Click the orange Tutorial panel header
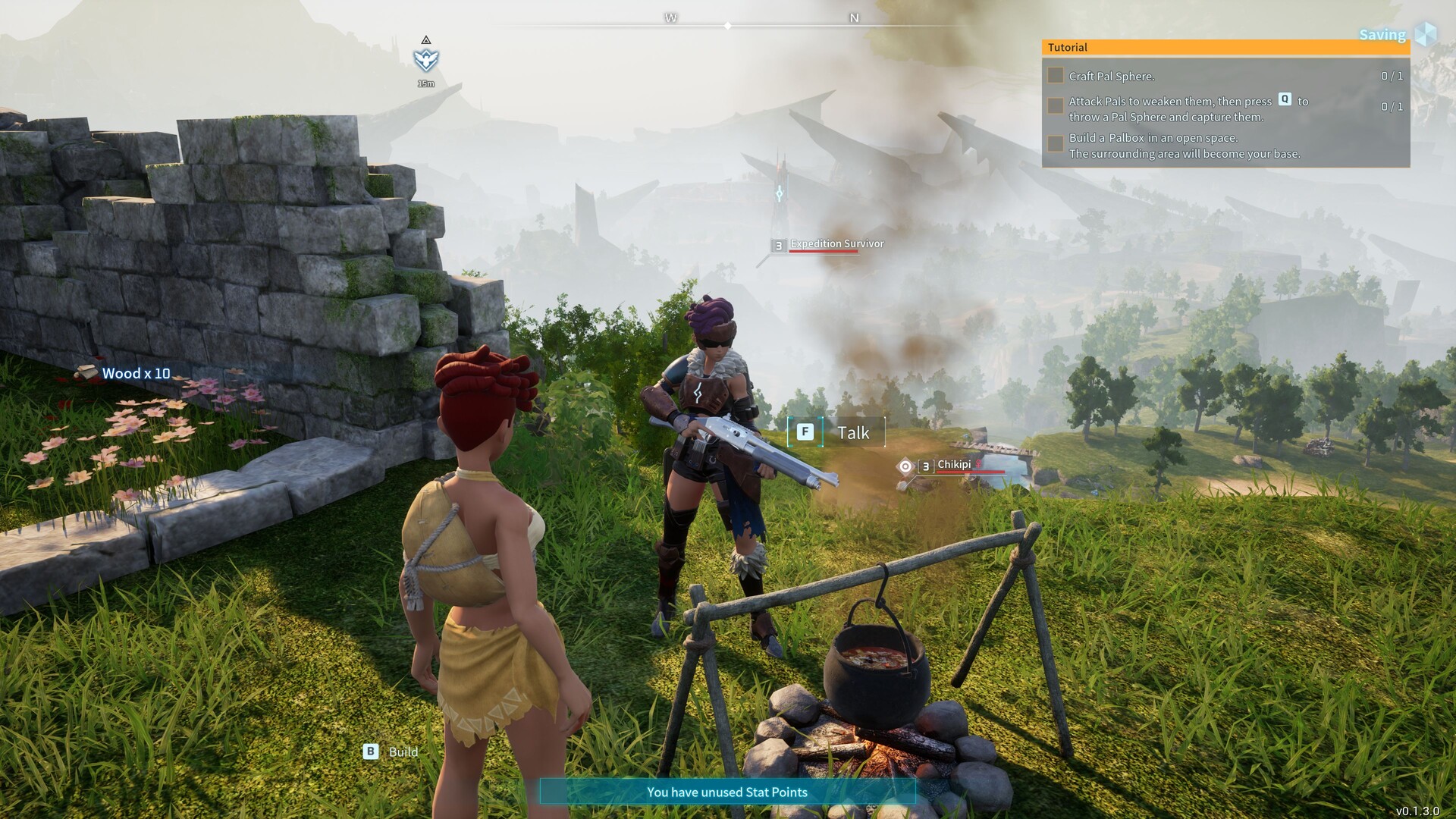Screen dimensions: 1456x819 click(x=1225, y=48)
